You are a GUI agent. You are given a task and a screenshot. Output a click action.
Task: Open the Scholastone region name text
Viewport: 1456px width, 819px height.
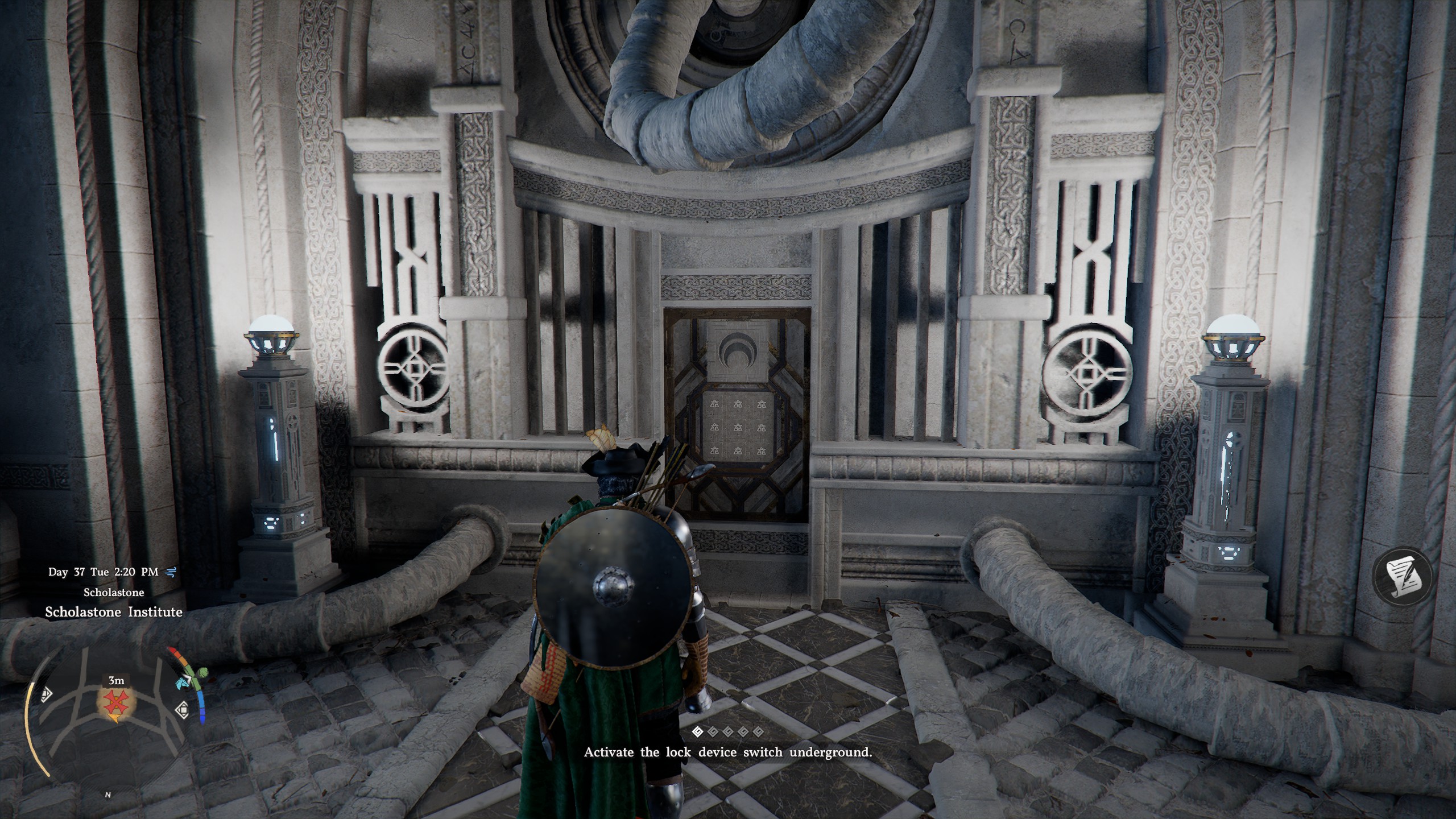point(113,593)
